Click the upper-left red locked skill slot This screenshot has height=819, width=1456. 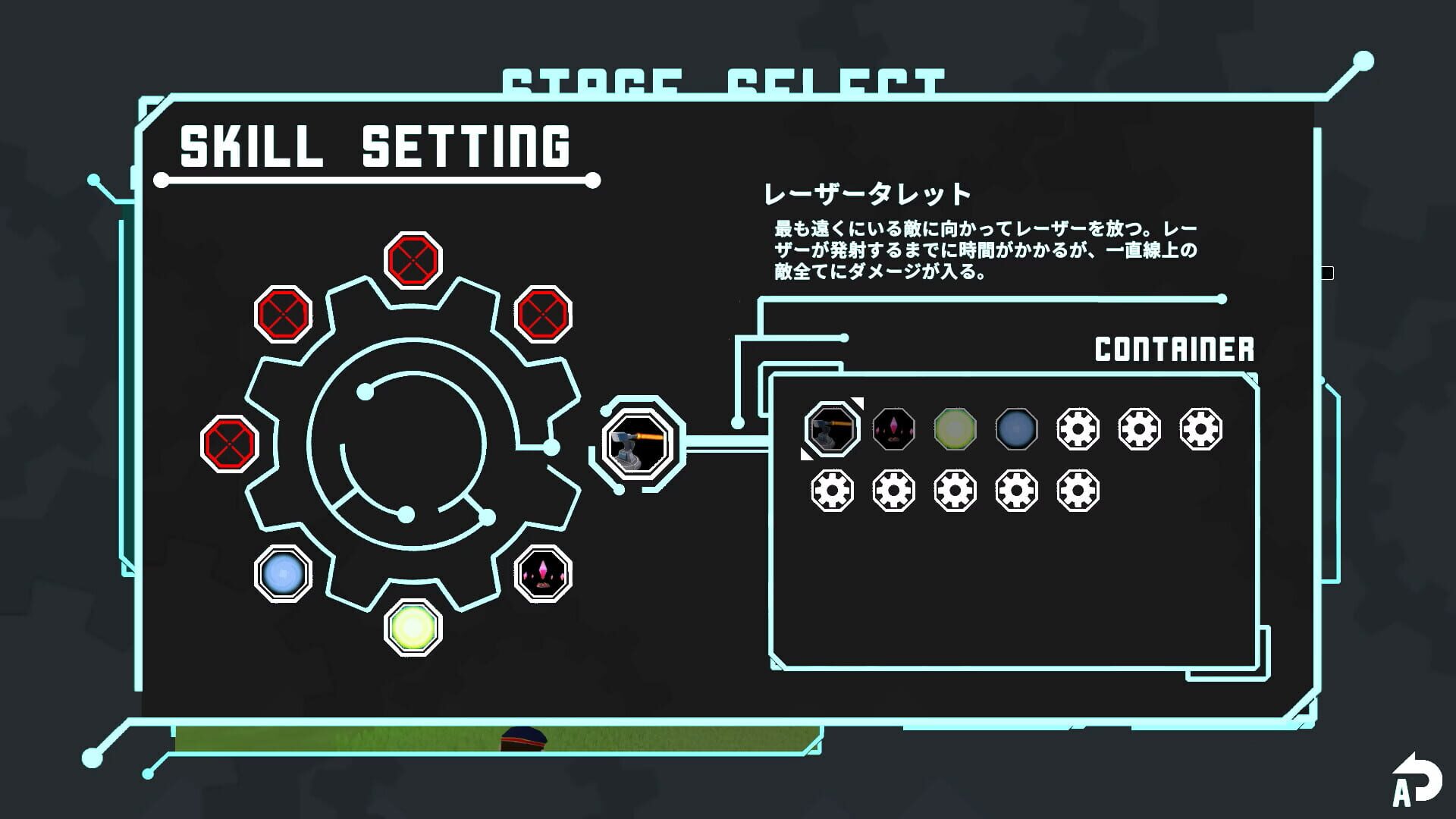(x=284, y=312)
